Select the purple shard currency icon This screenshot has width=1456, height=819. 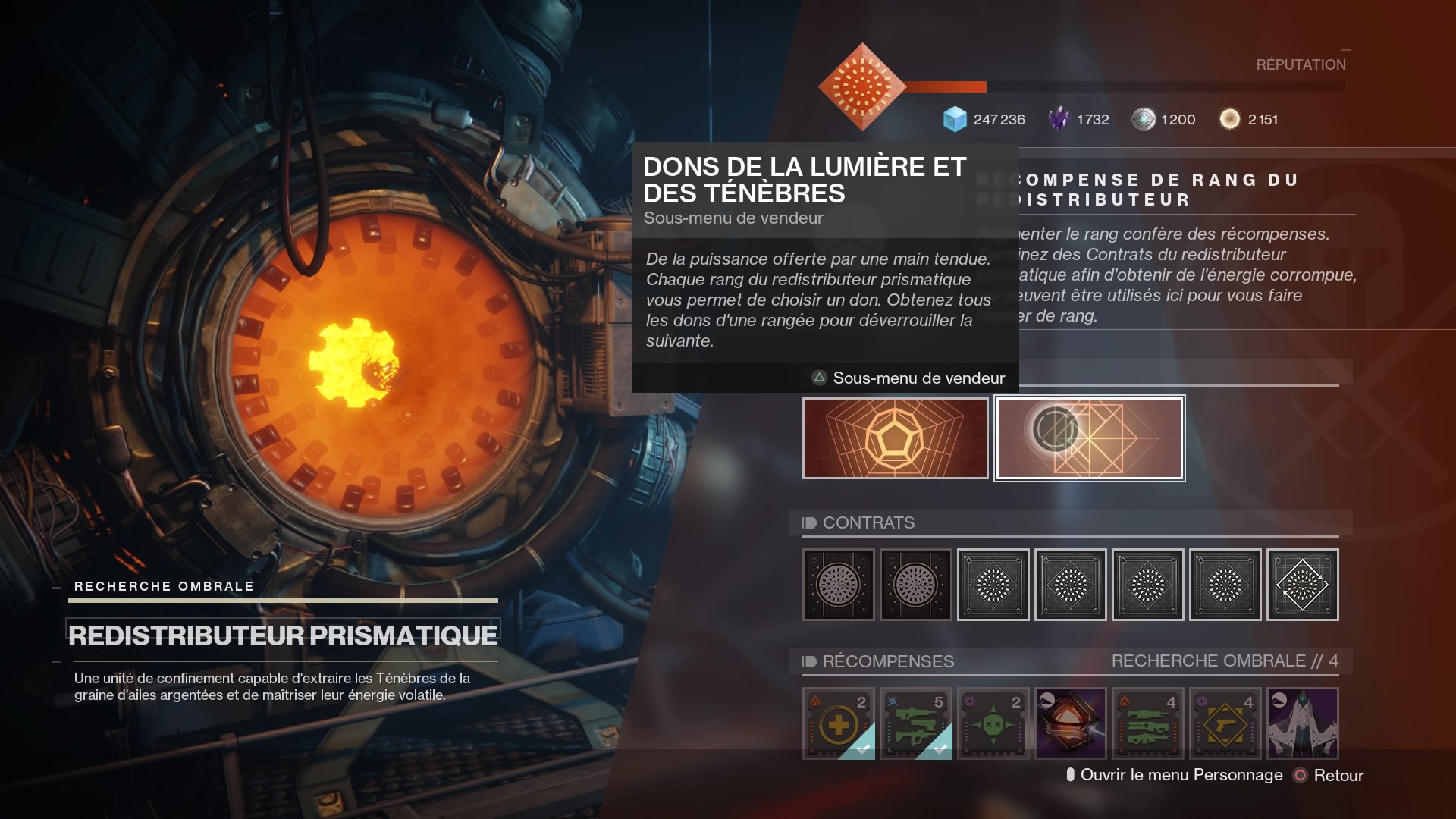pos(1059,119)
